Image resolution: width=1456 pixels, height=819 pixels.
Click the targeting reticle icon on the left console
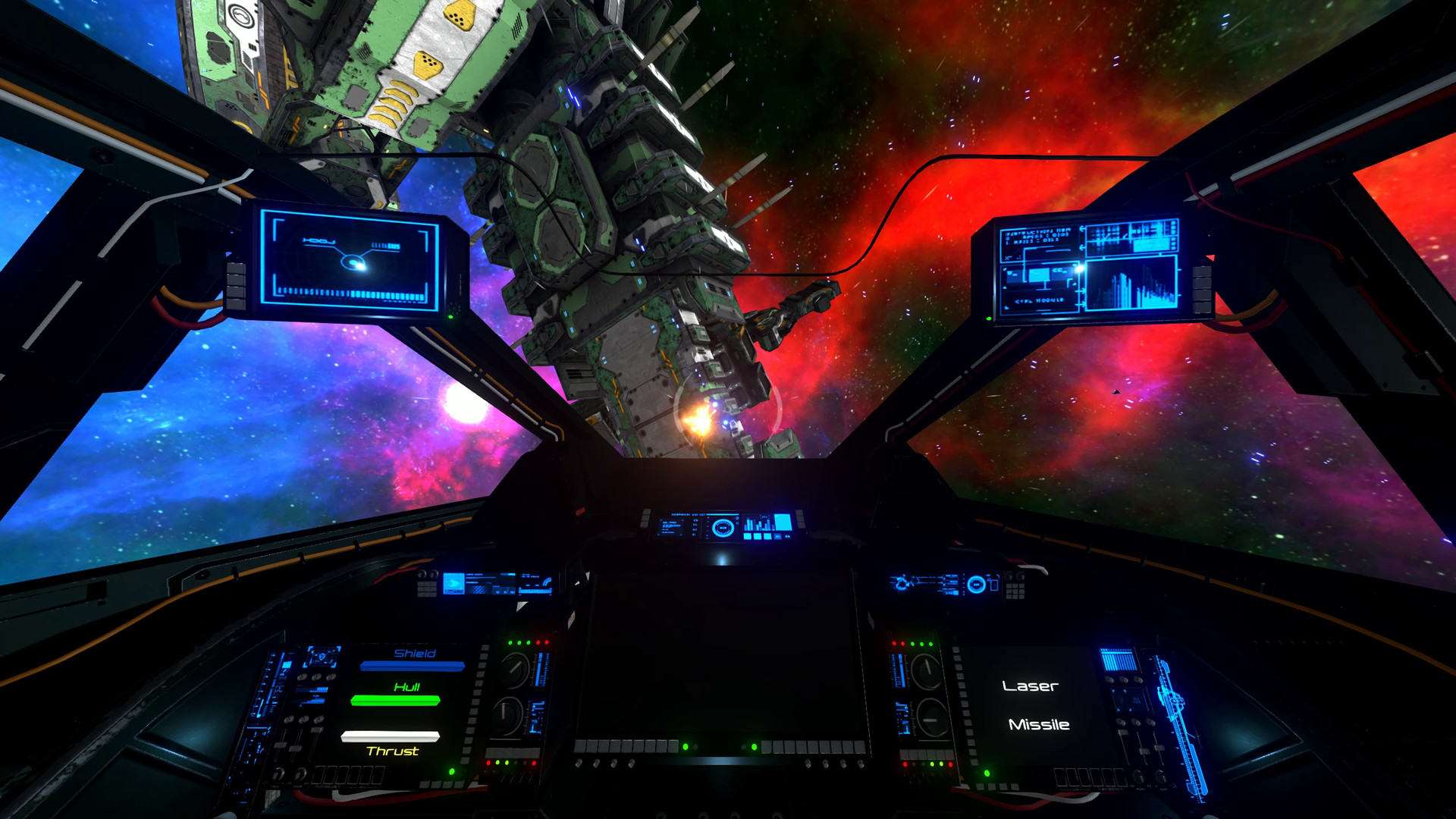pos(323,657)
